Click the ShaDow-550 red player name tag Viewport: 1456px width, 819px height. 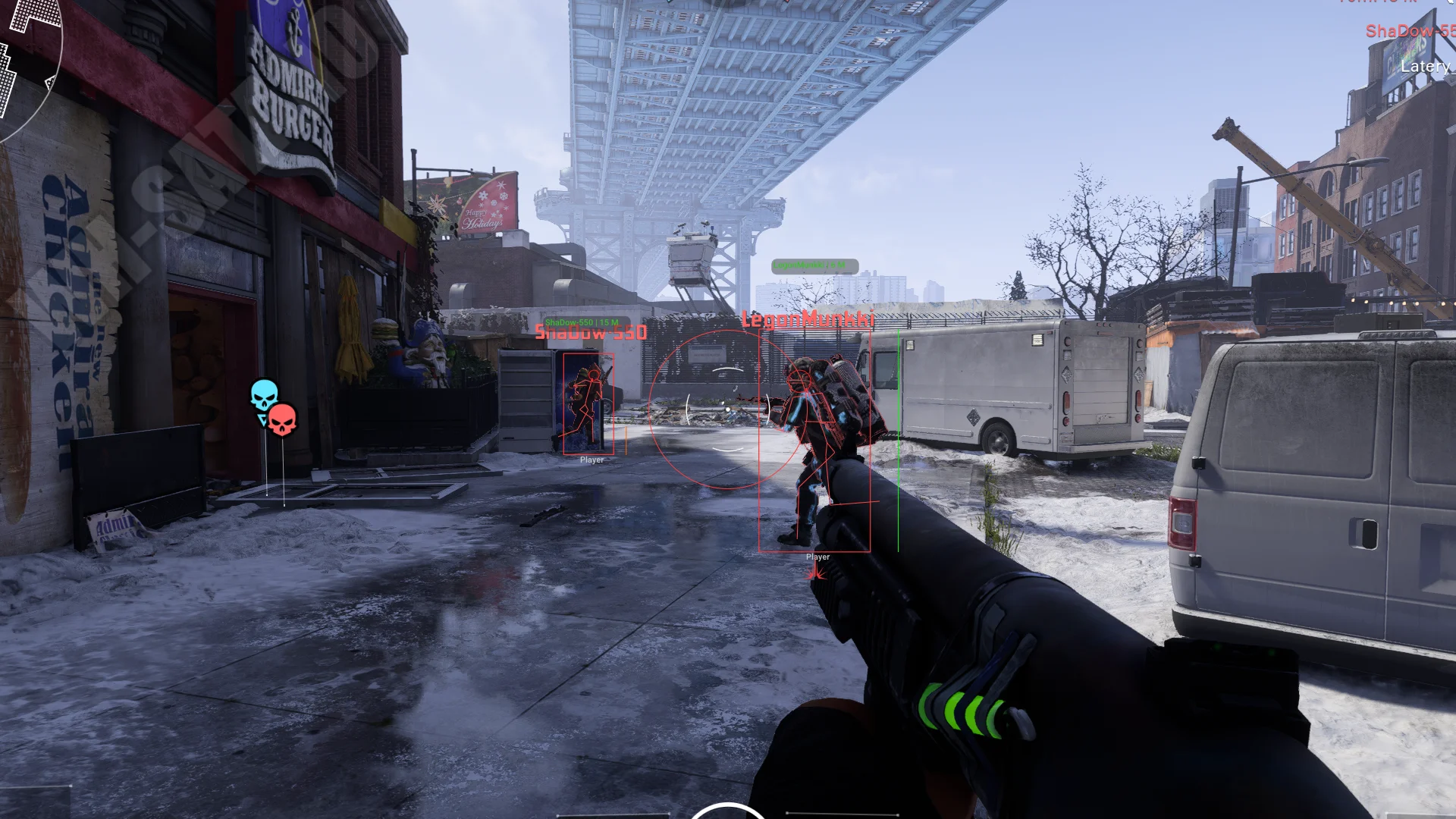click(591, 332)
